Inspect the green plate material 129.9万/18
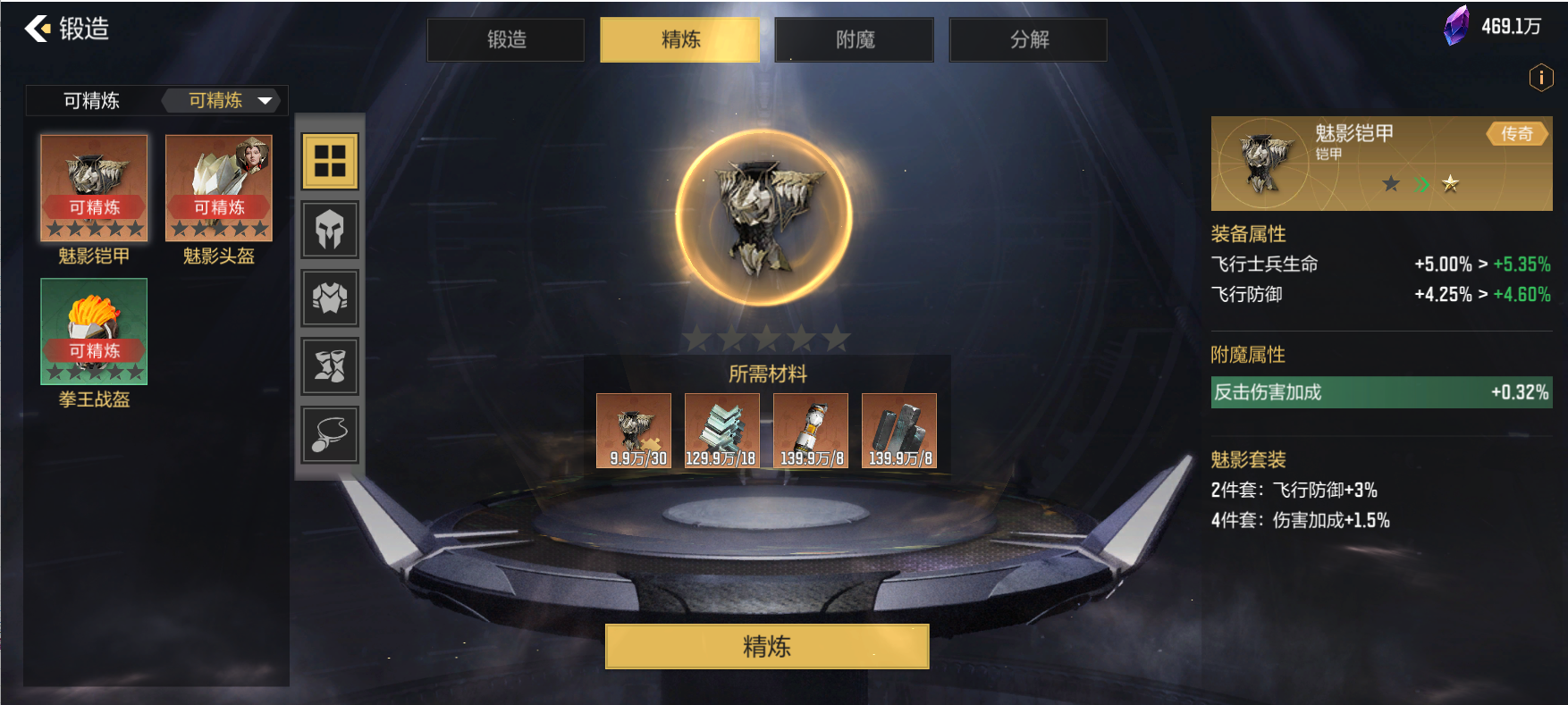 pos(722,431)
